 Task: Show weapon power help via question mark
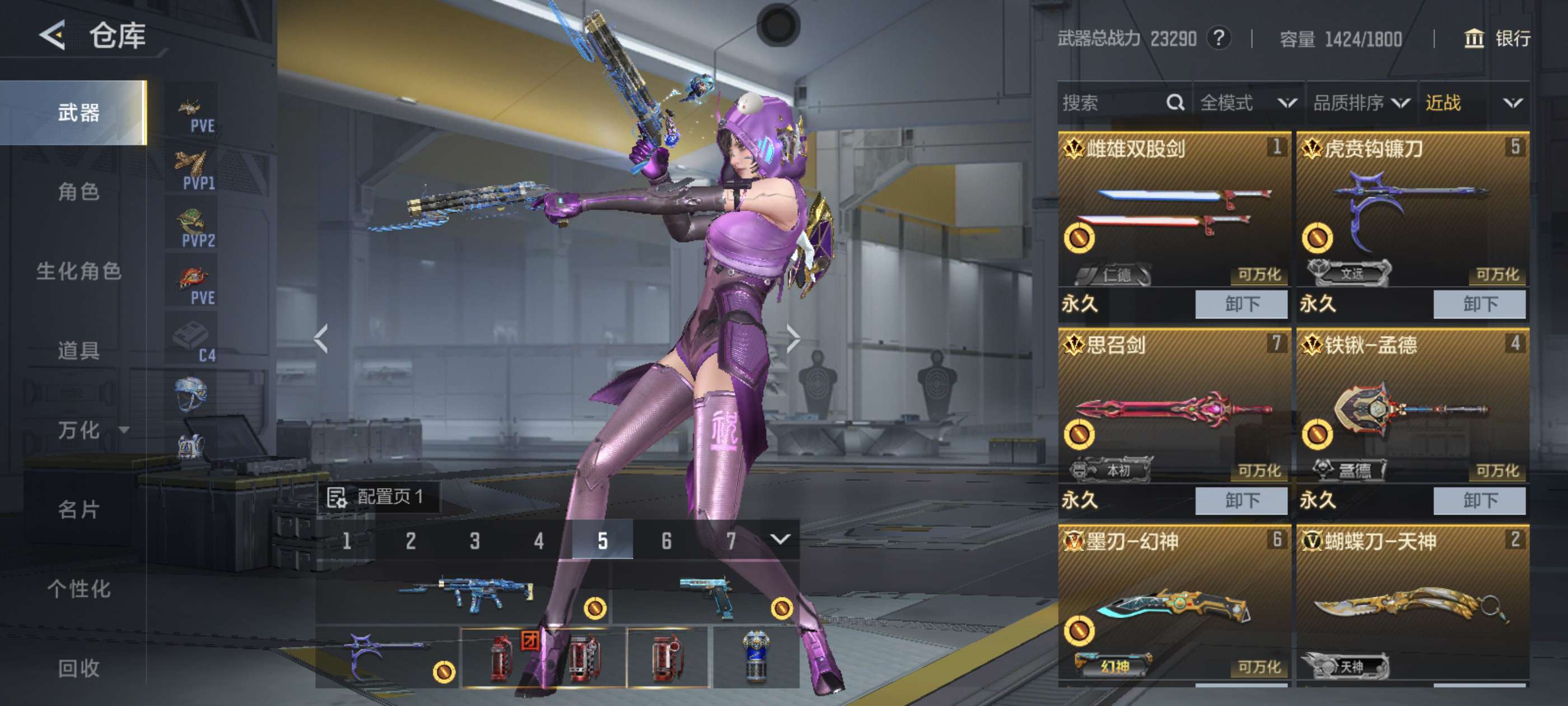click(x=1219, y=38)
